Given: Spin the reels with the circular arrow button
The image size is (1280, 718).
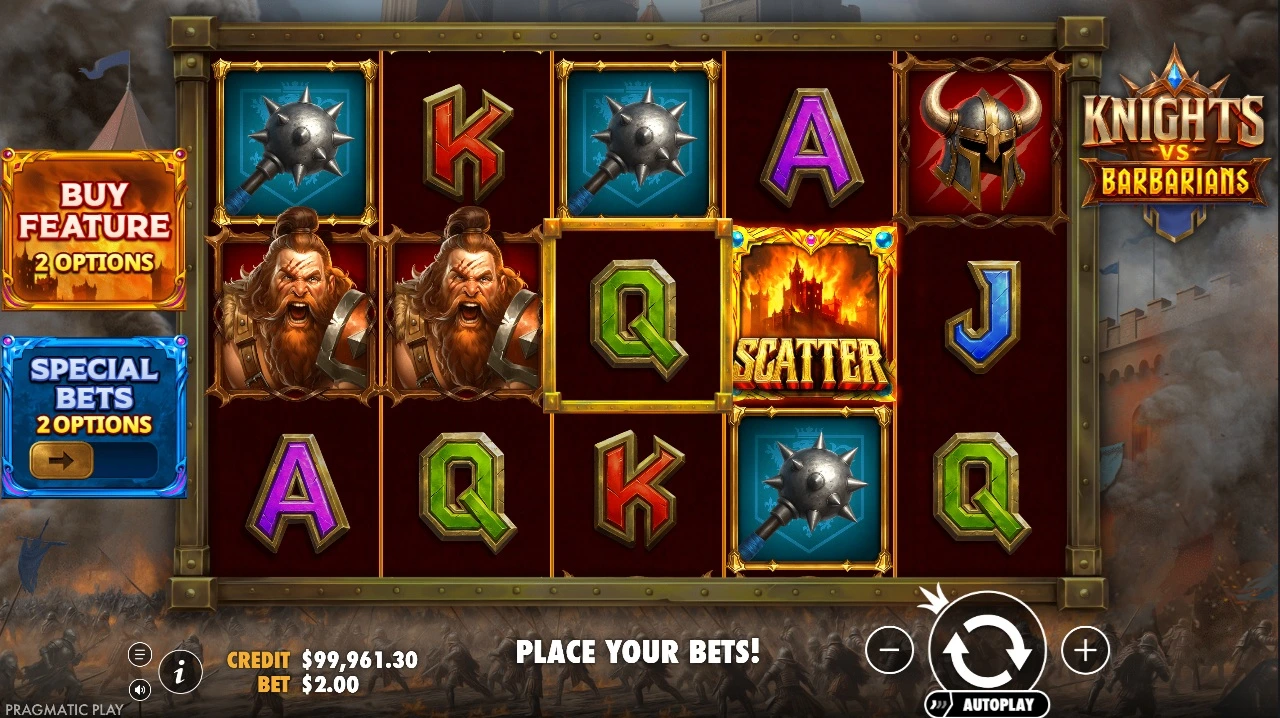Looking at the screenshot, I should pos(987,651).
